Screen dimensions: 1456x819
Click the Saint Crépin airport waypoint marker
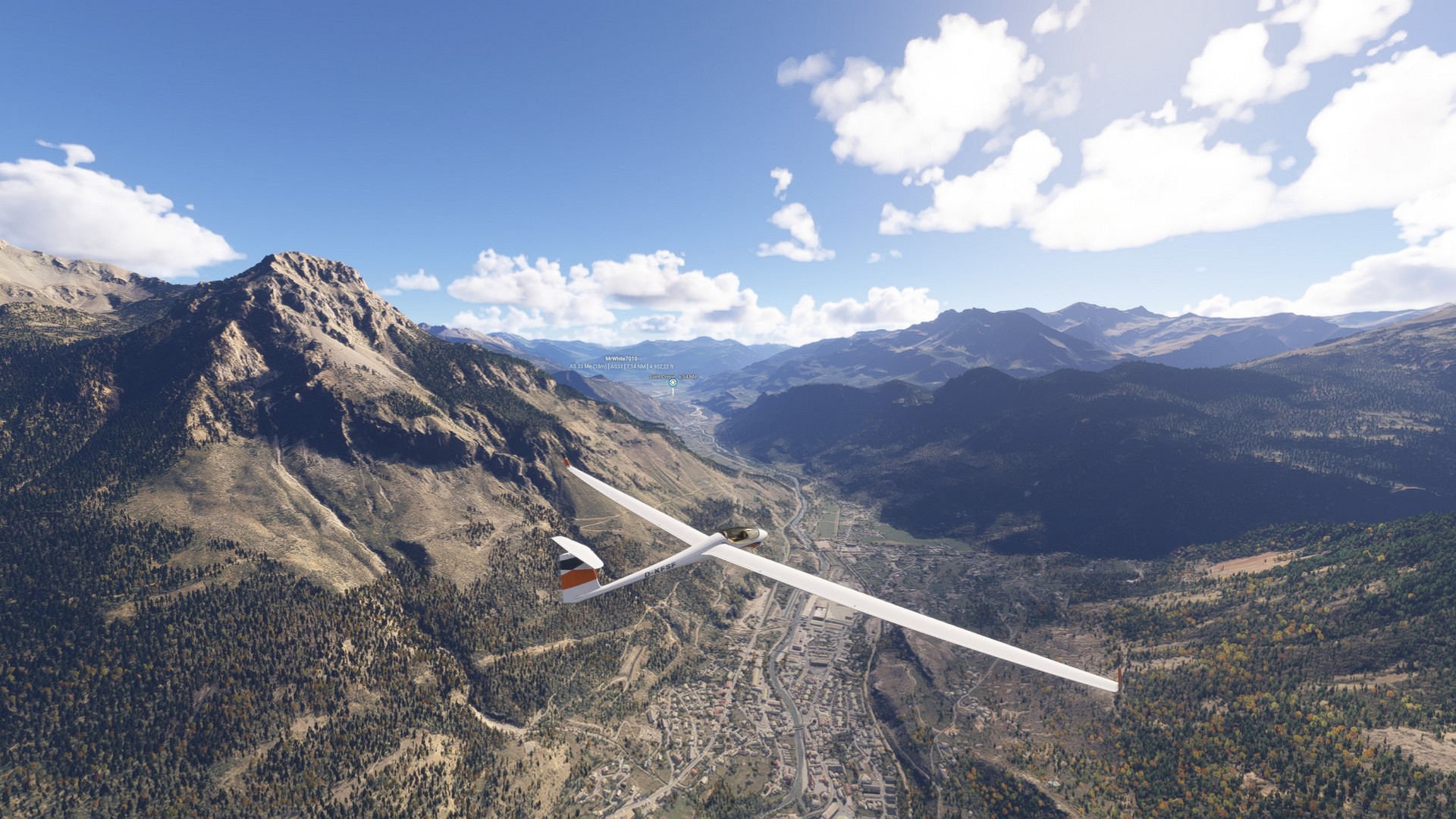(x=673, y=383)
